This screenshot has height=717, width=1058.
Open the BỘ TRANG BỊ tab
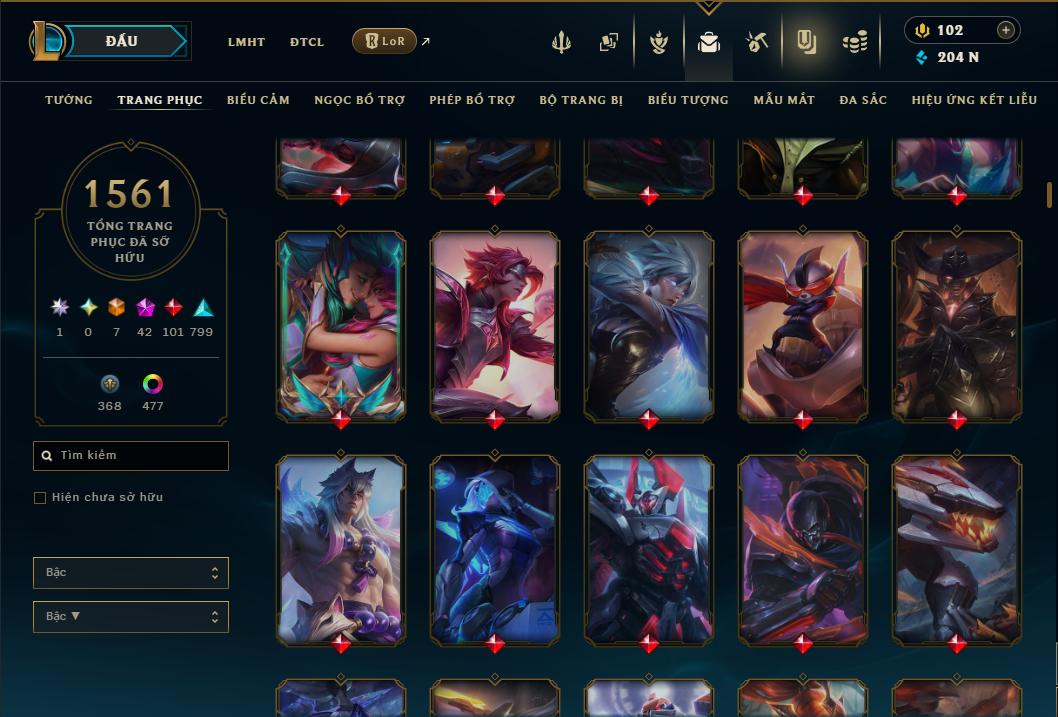click(x=581, y=100)
